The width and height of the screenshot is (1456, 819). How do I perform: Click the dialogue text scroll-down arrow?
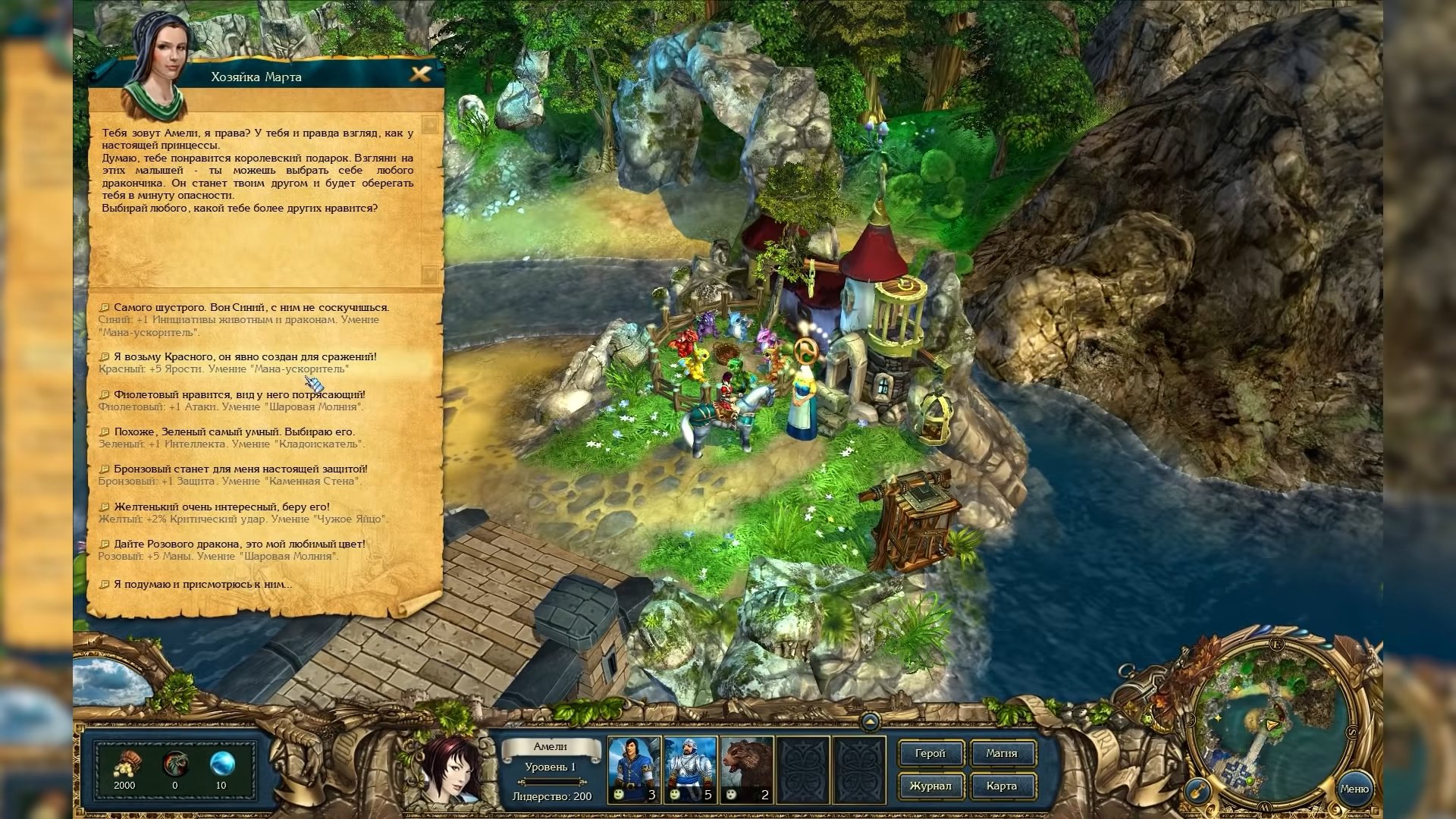tap(430, 274)
